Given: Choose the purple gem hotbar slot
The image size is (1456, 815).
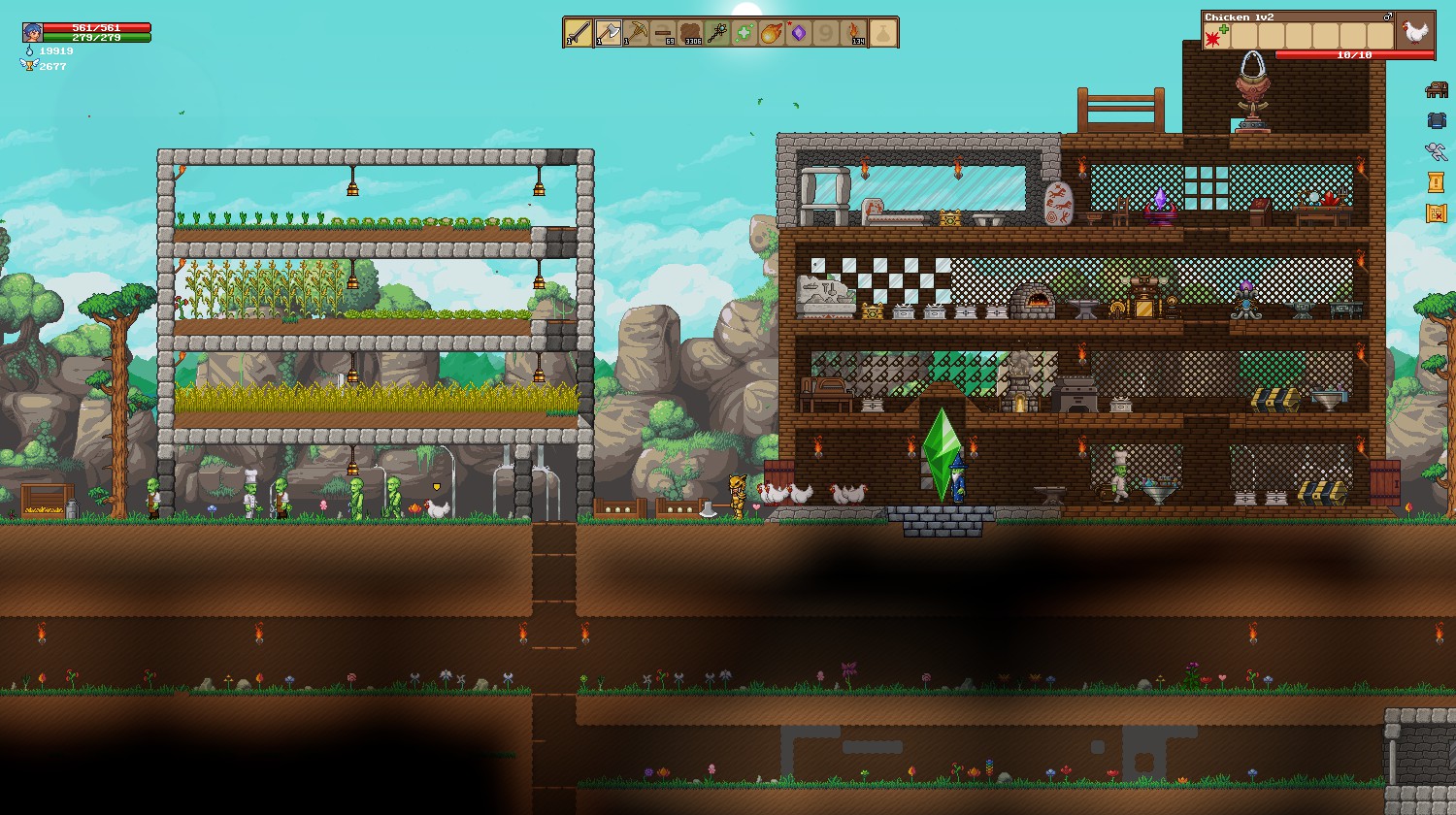Looking at the screenshot, I should (x=799, y=33).
